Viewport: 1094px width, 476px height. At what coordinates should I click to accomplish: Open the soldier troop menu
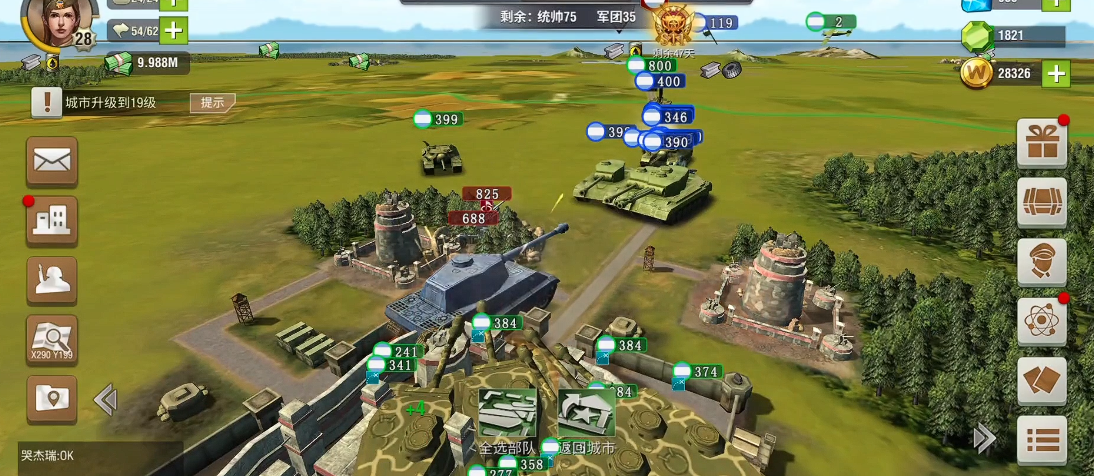(52, 280)
